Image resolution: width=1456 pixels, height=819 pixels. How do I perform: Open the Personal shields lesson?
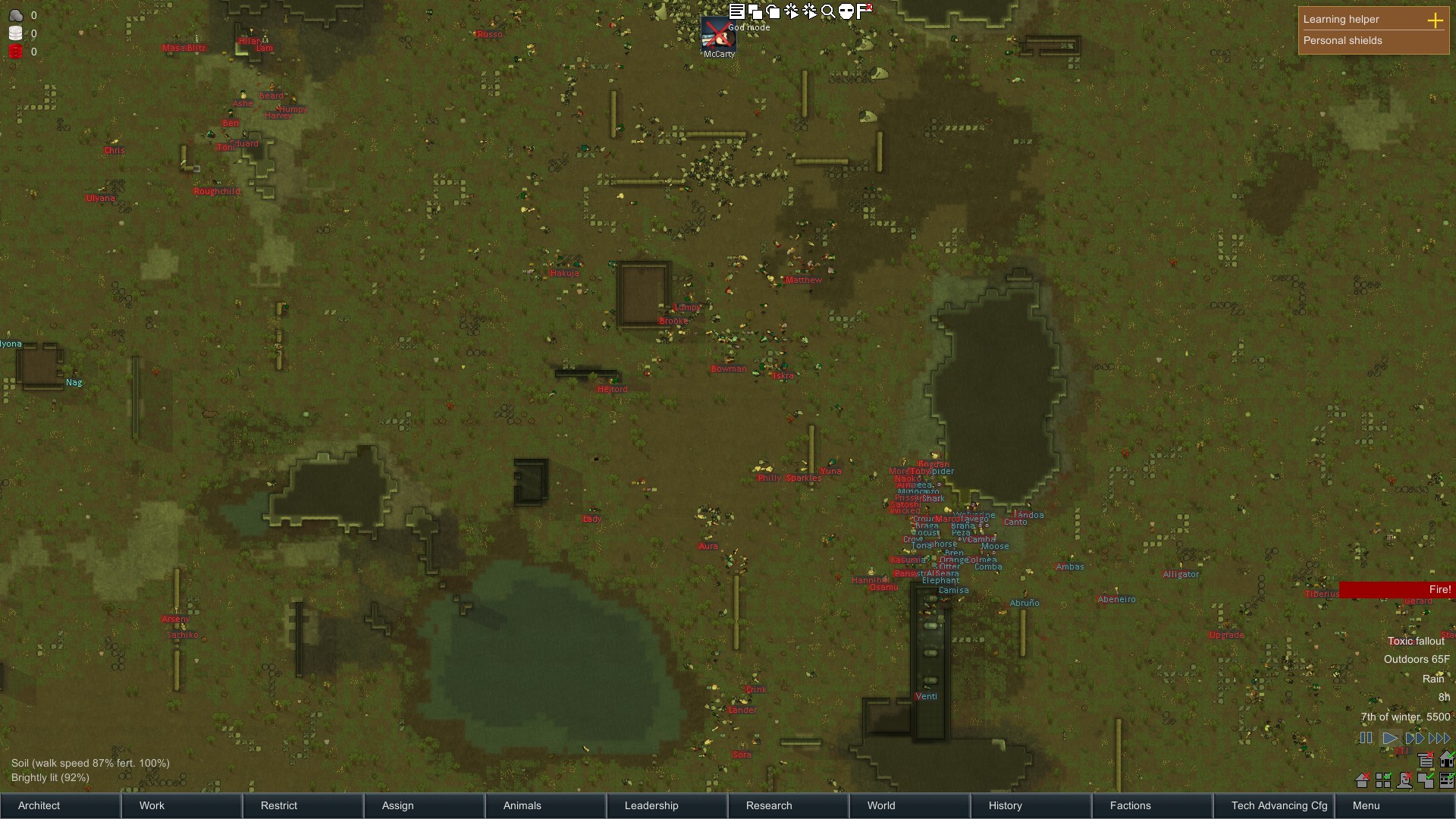[1342, 41]
